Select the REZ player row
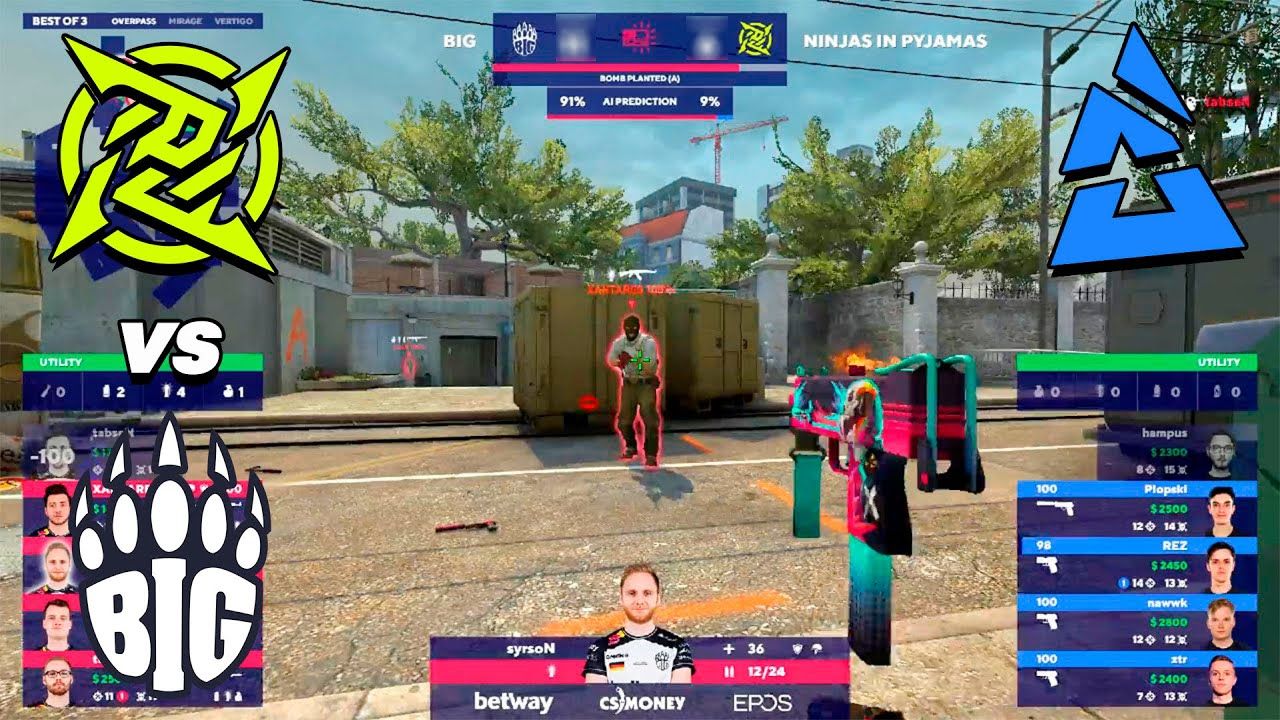 coord(1138,565)
